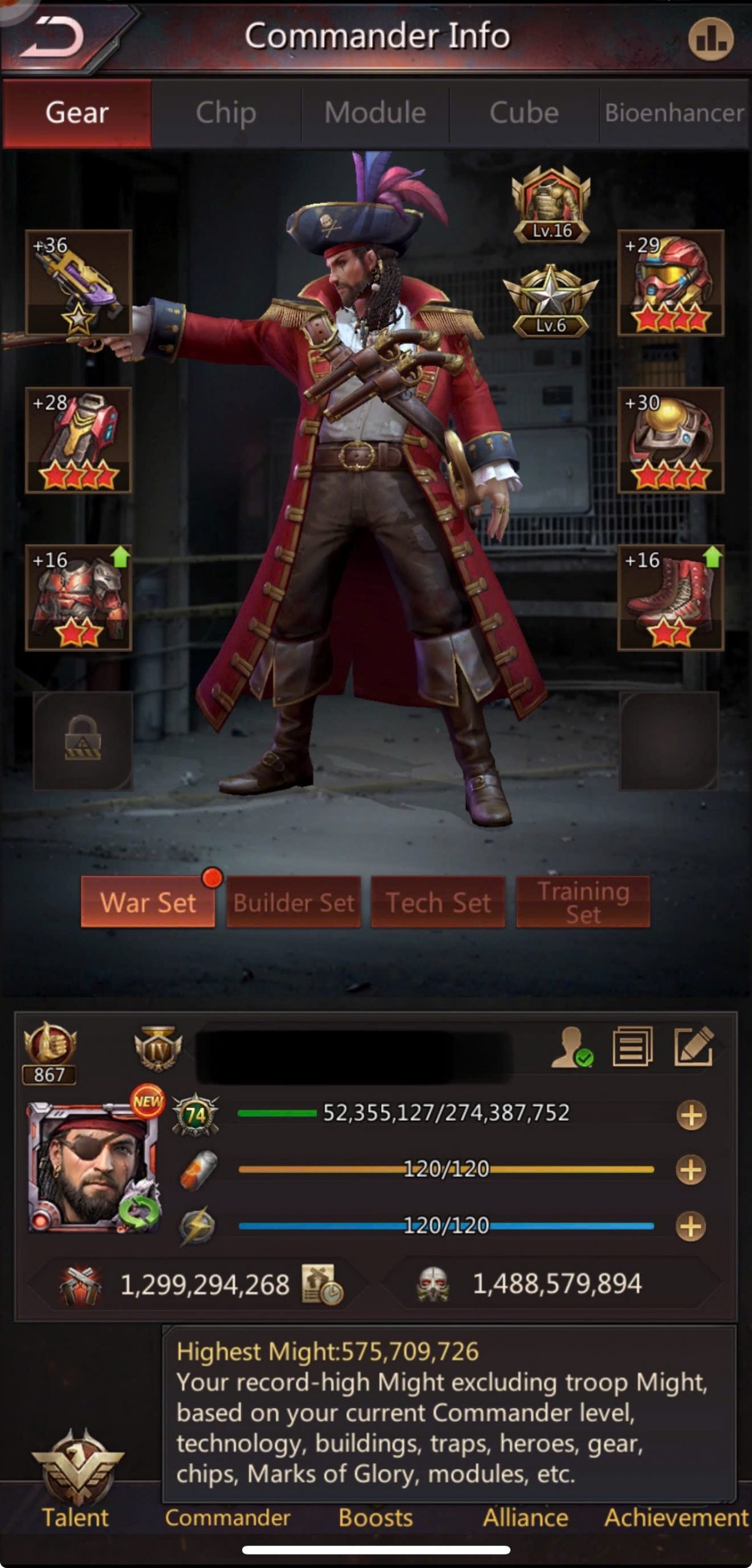This screenshot has width=752, height=1568.
Task: Open the Module tab
Action: pyautogui.click(x=375, y=113)
